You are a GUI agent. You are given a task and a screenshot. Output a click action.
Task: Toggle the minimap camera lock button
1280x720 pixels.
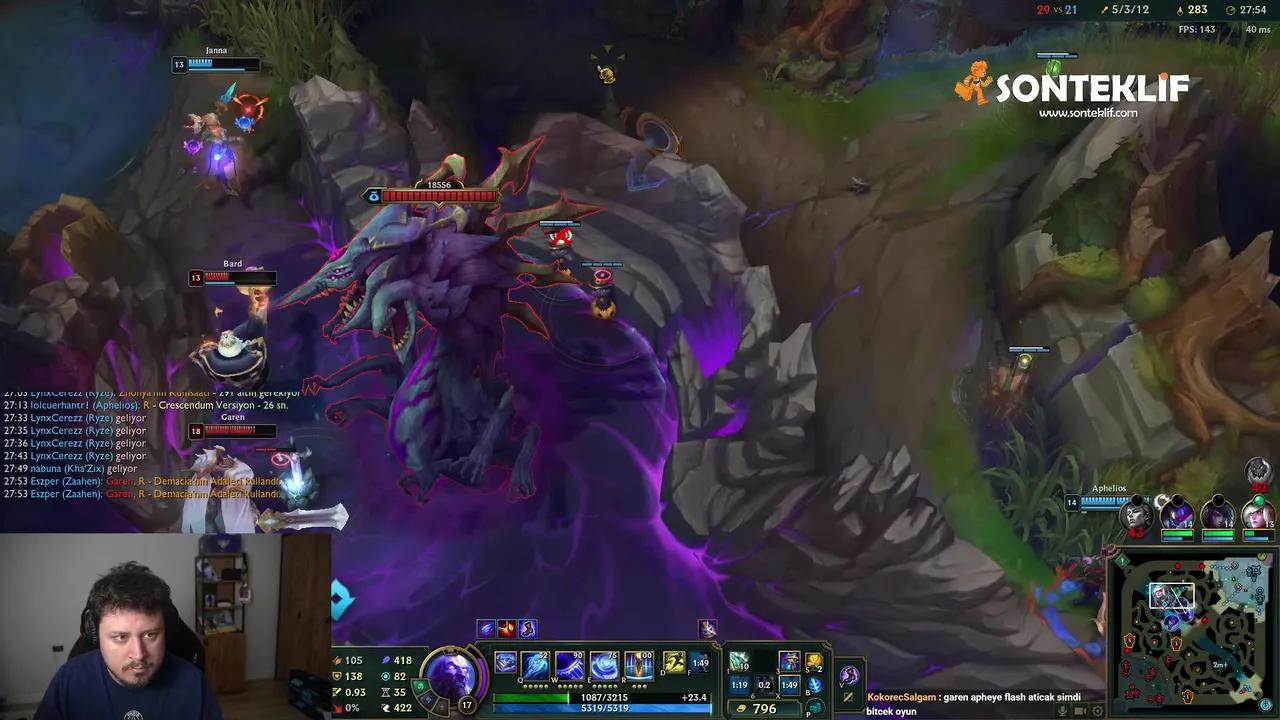pos(1264,703)
